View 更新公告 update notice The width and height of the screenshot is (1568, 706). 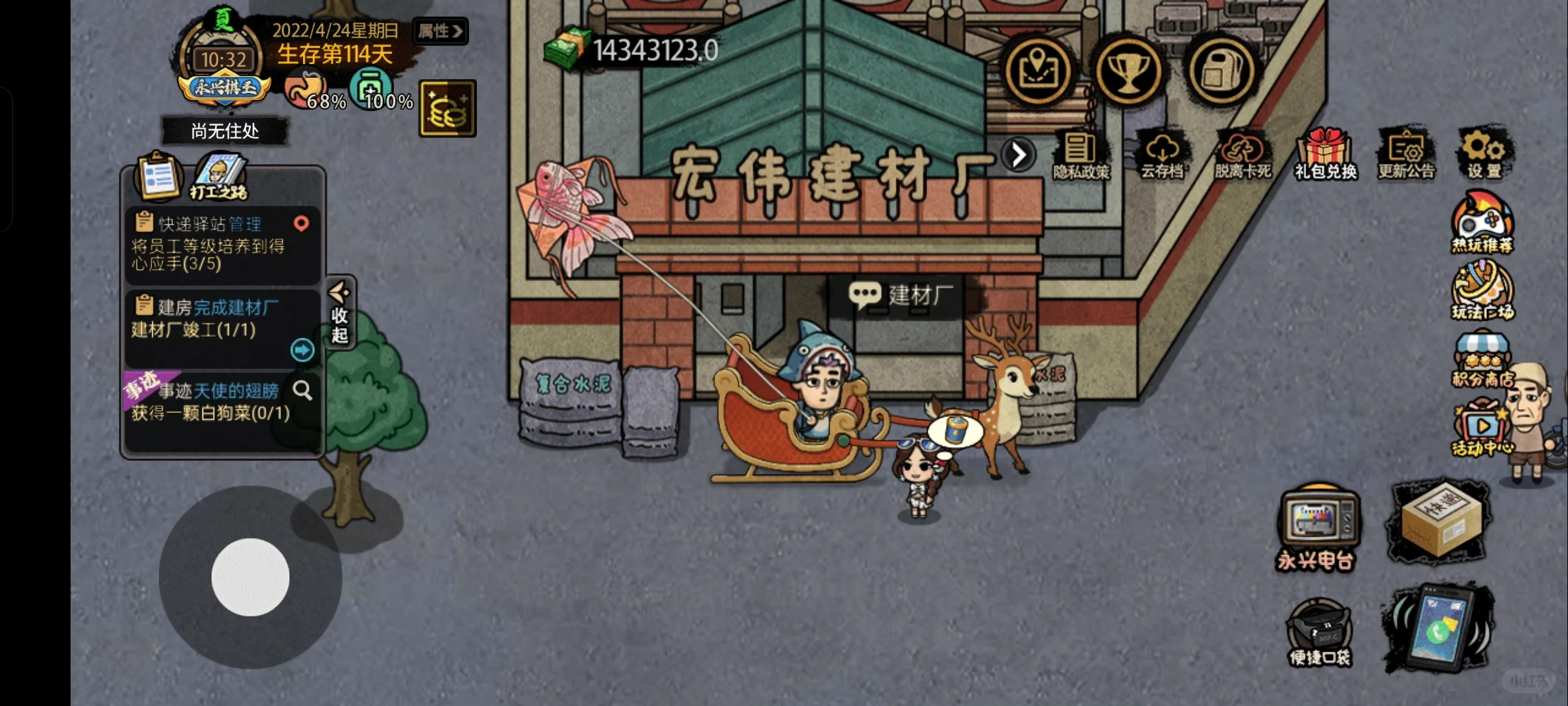click(x=1406, y=156)
